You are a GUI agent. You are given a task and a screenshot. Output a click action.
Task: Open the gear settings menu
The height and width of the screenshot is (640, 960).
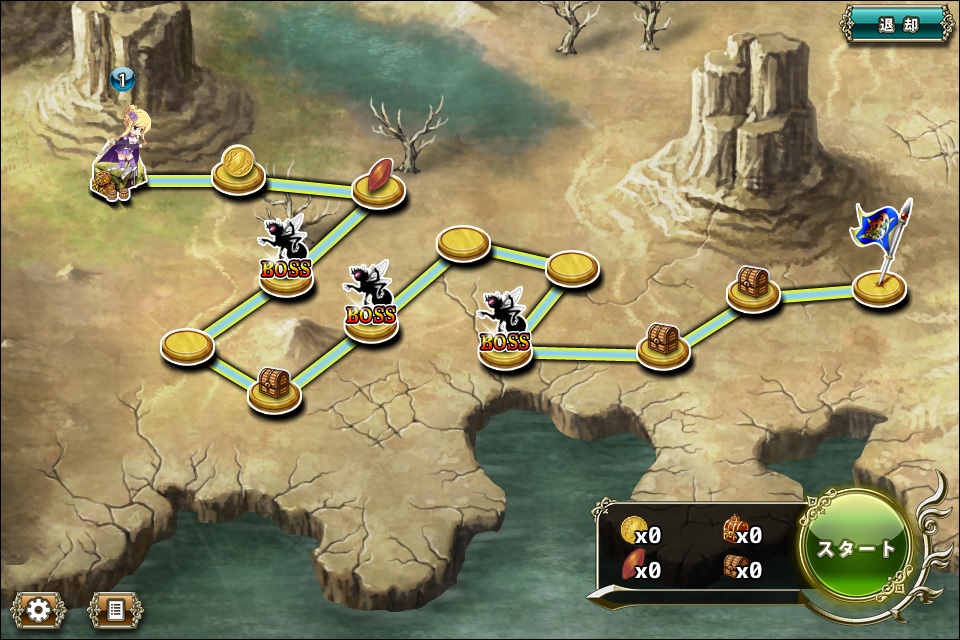[x=40, y=608]
